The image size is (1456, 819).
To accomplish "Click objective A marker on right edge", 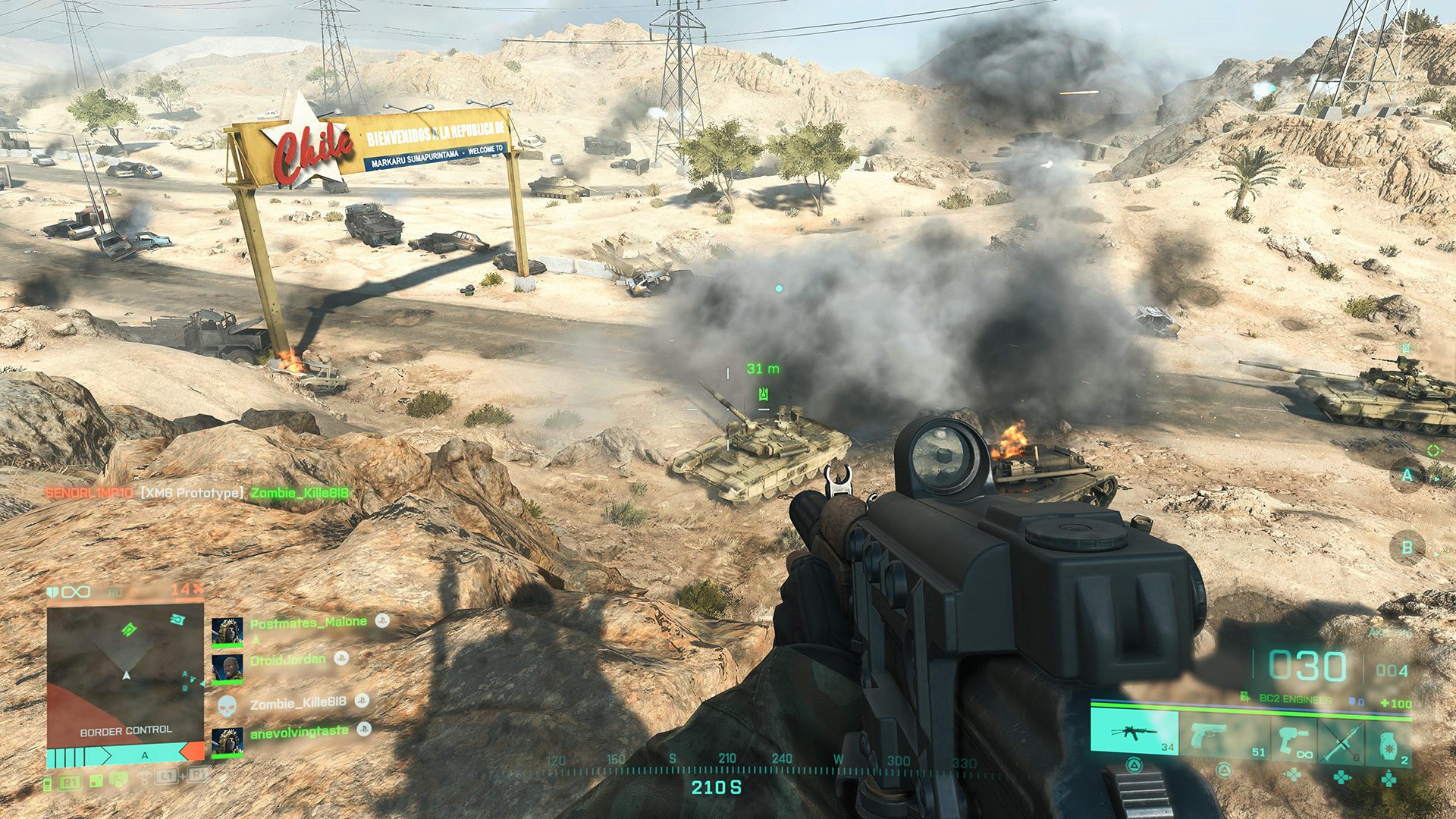I will 1407,475.
